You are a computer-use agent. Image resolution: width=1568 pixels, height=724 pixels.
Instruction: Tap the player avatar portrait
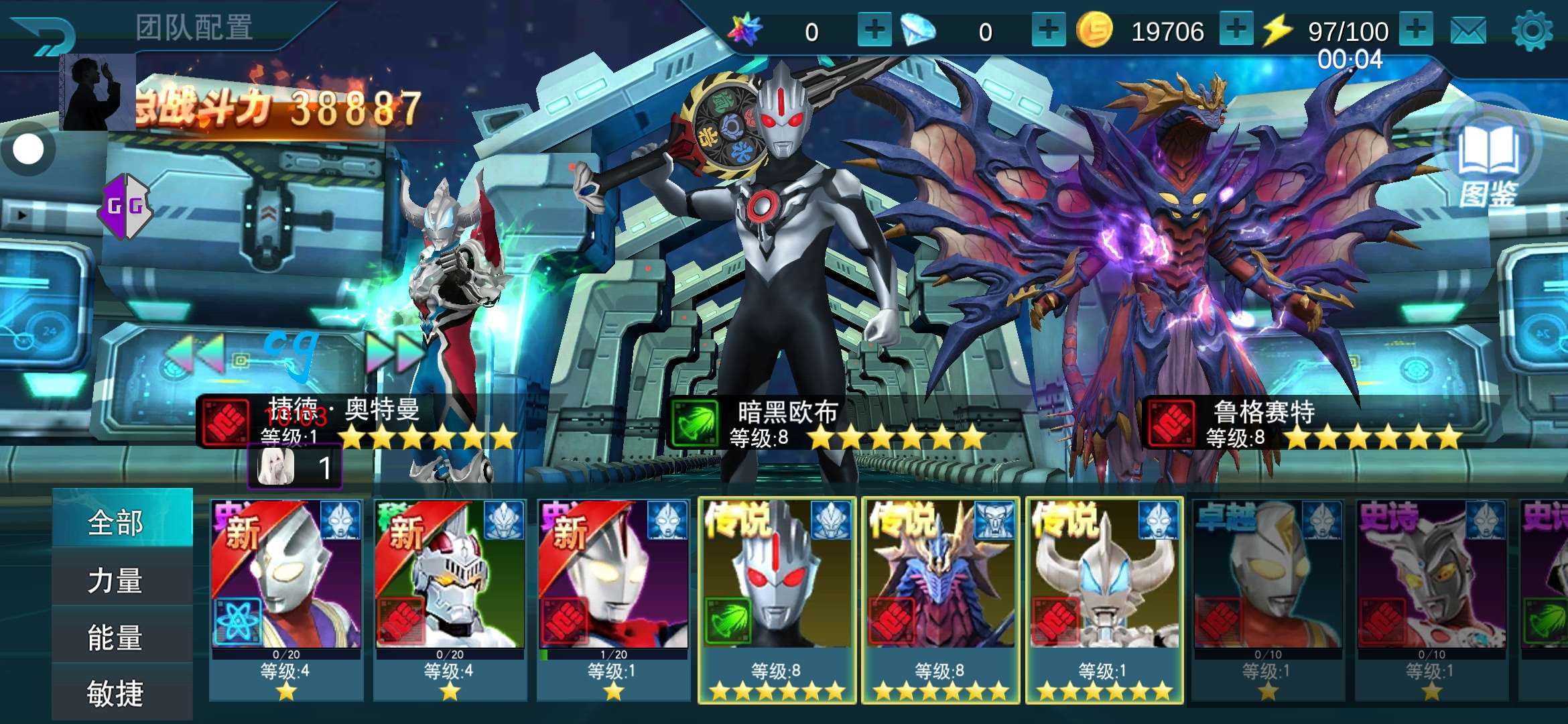[98, 93]
